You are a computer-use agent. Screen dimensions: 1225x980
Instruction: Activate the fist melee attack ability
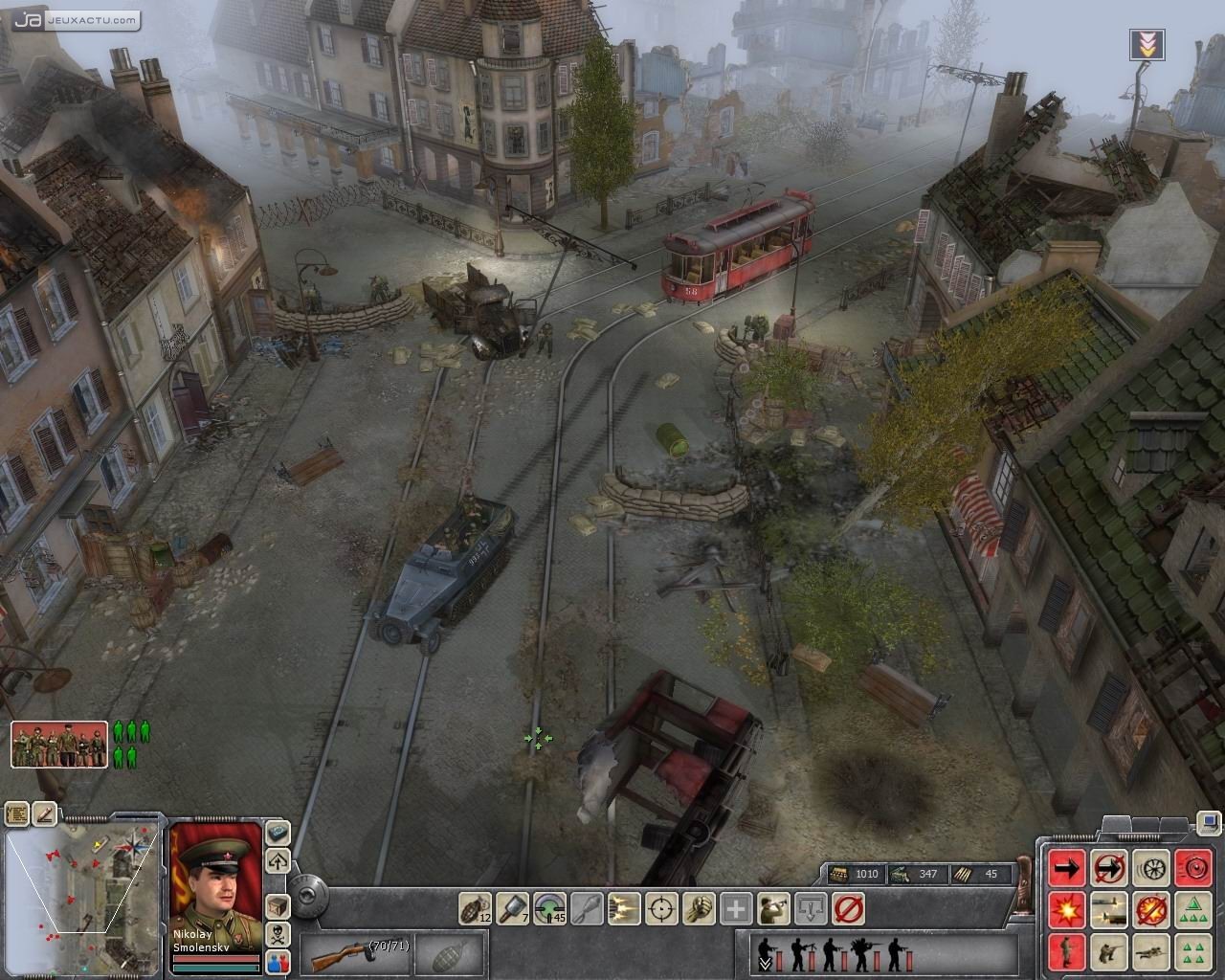tap(699, 907)
